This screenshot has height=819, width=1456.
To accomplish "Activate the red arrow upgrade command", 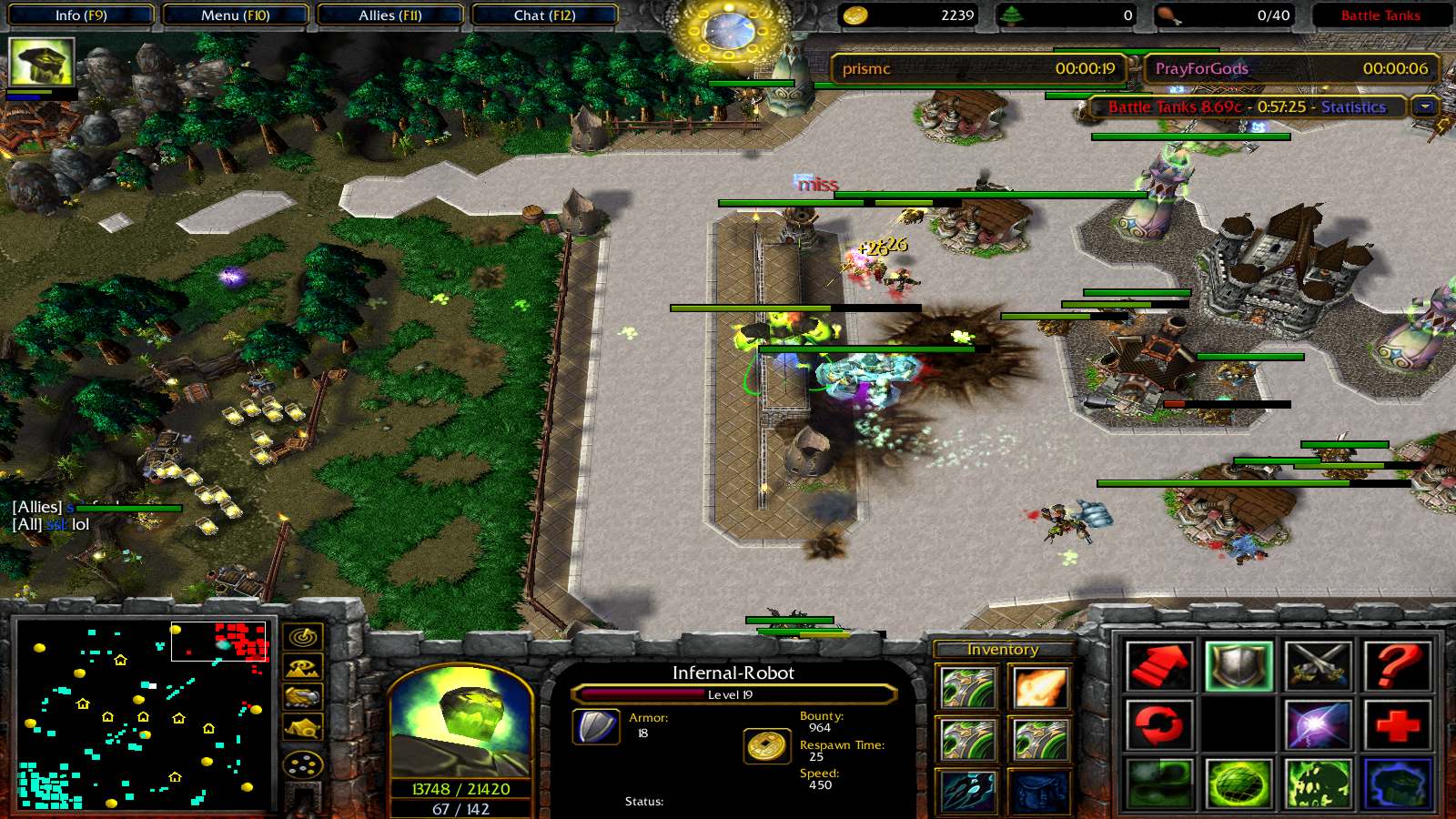I will pyautogui.click(x=1158, y=666).
